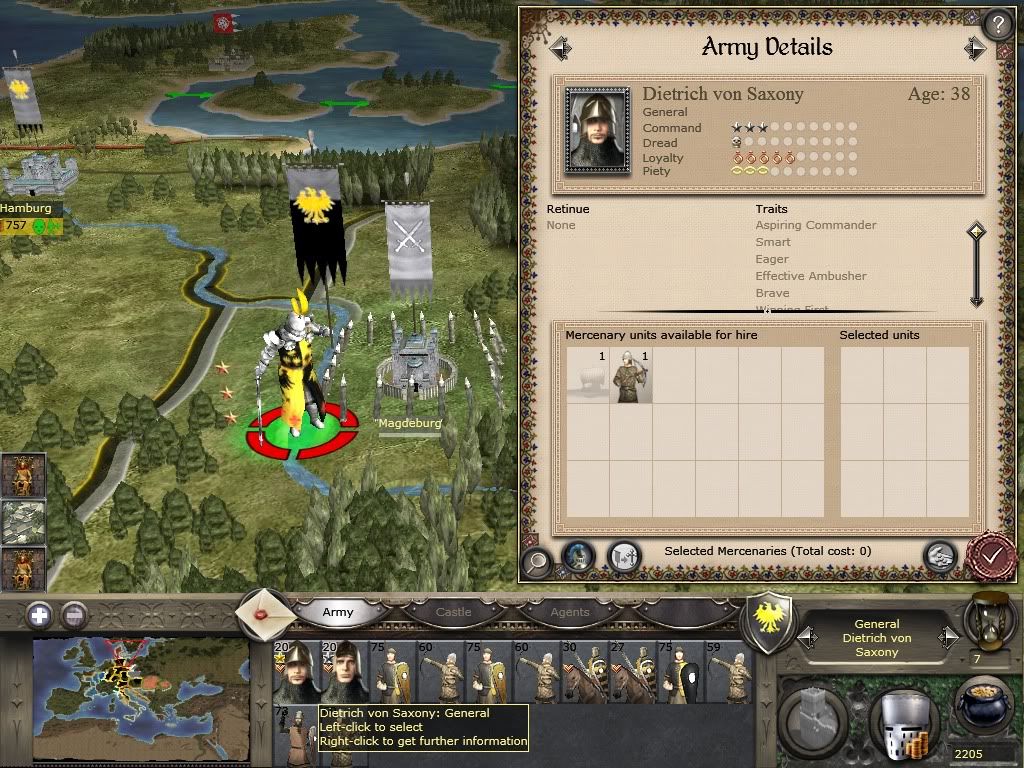Hire the selected mercenaries with the handshake button
1024x768 pixels.
coord(939,556)
